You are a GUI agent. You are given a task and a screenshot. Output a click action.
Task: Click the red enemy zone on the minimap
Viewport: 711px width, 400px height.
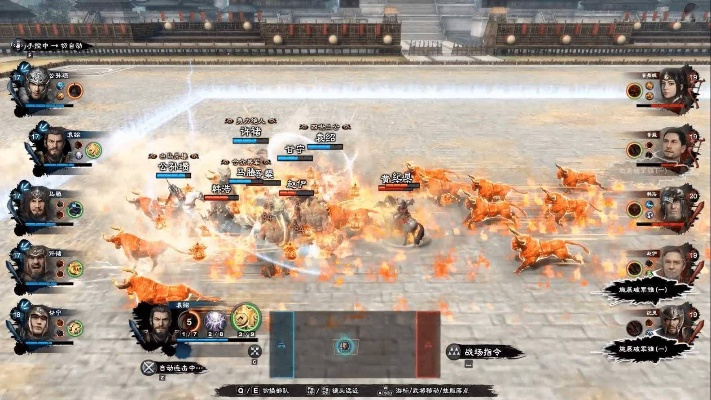(428, 344)
